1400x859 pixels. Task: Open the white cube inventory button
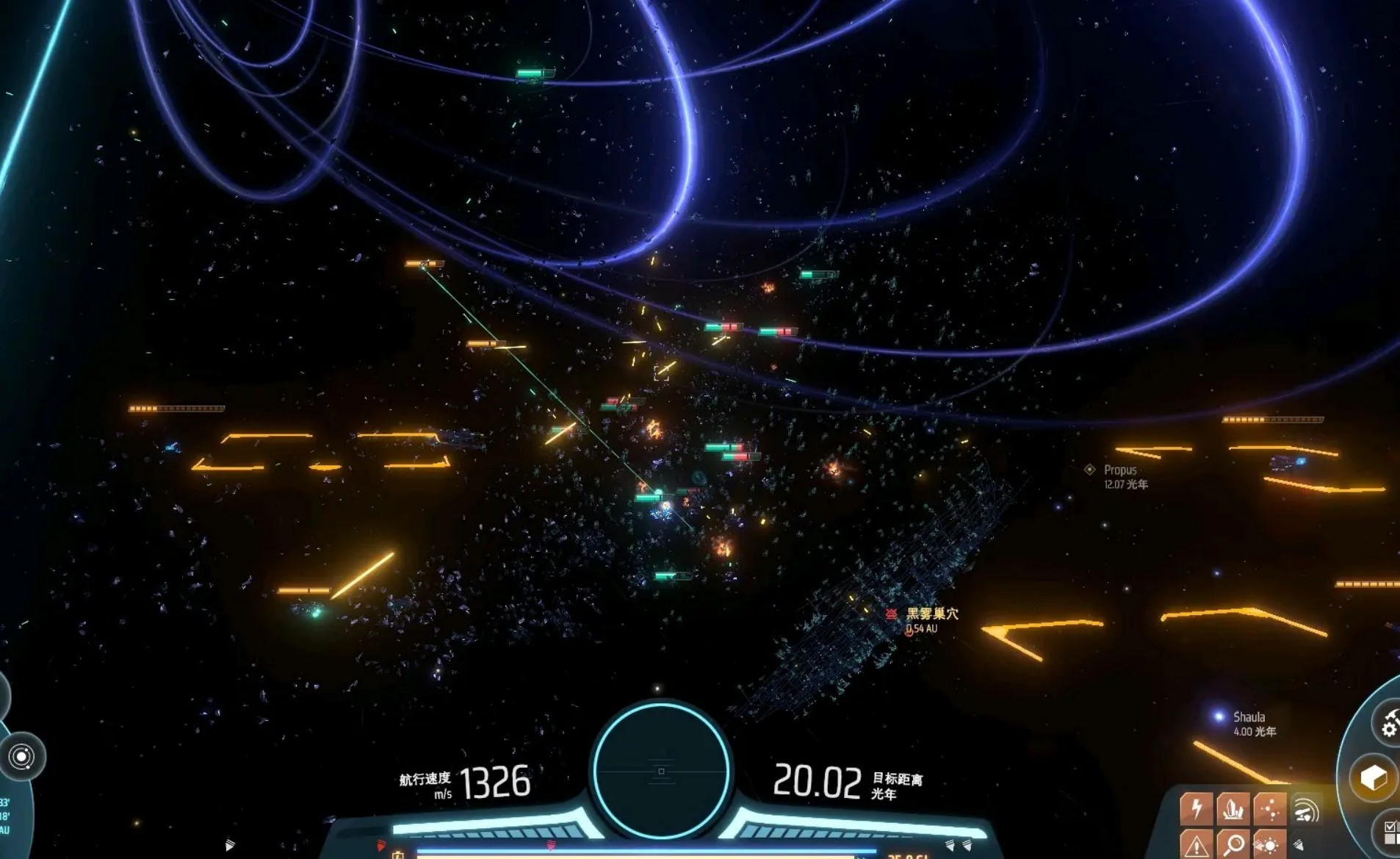pyautogui.click(x=1373, y=777)
